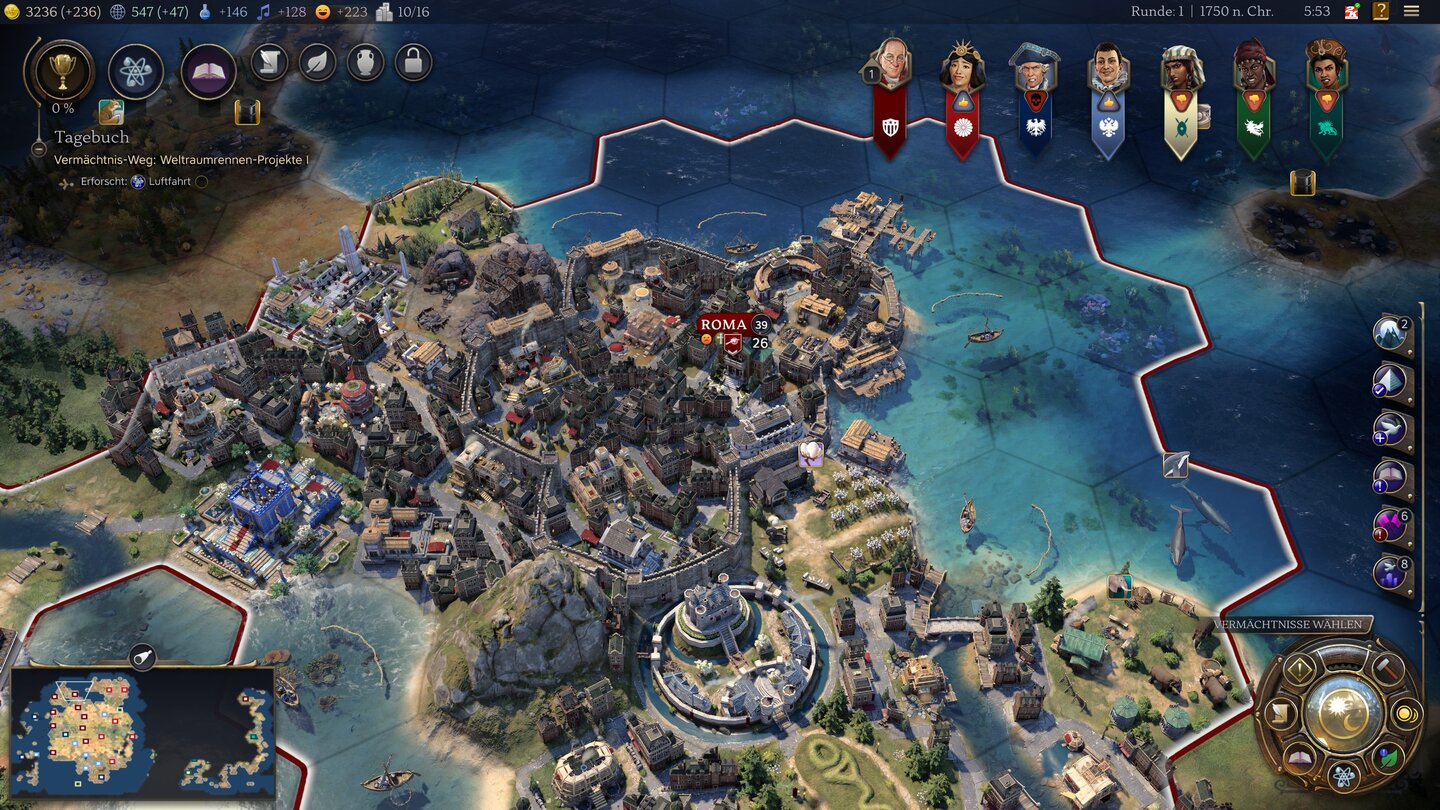Image resolution: width=1440 pixels, height=810 pixels.
Task: Click the leaf resources button
Action: coord(317,63)
